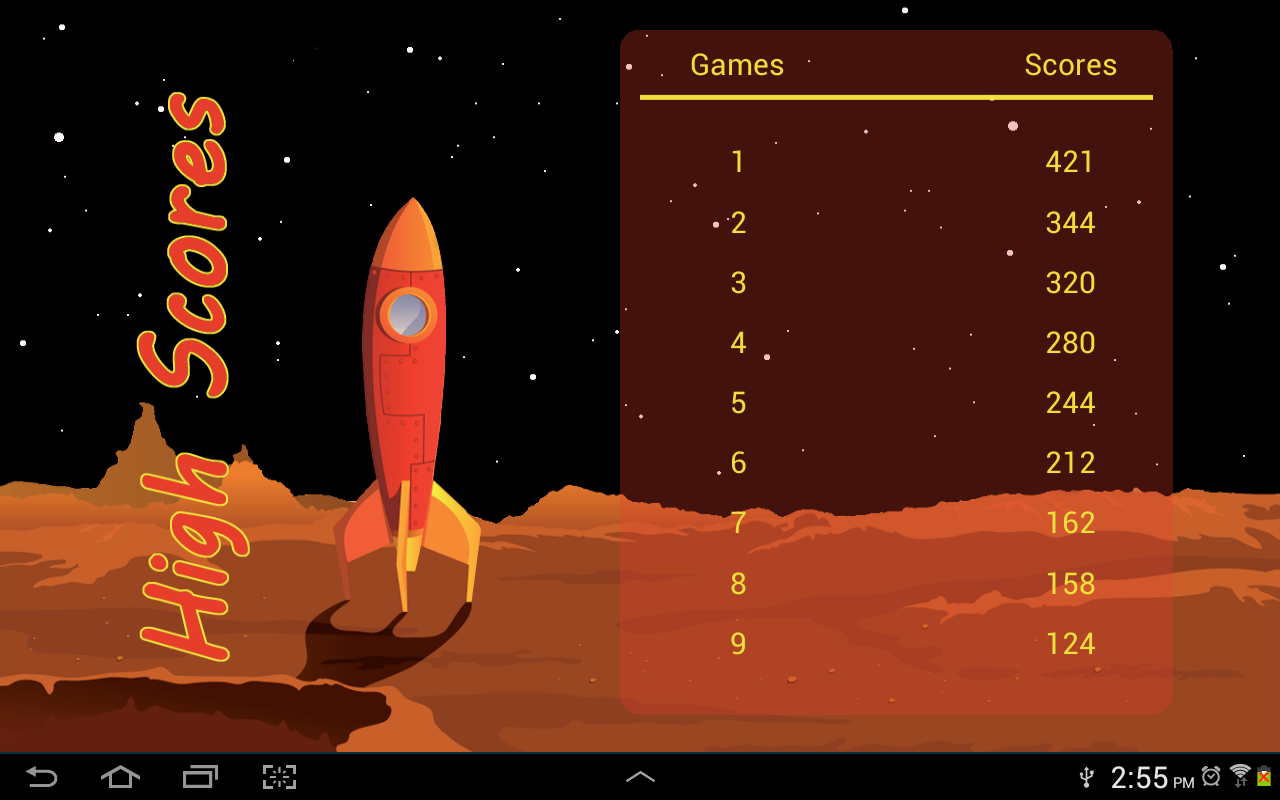This screenshot has height=800, width=1280.
Task: Select the Games column header
Action: [x=737, y=65]
